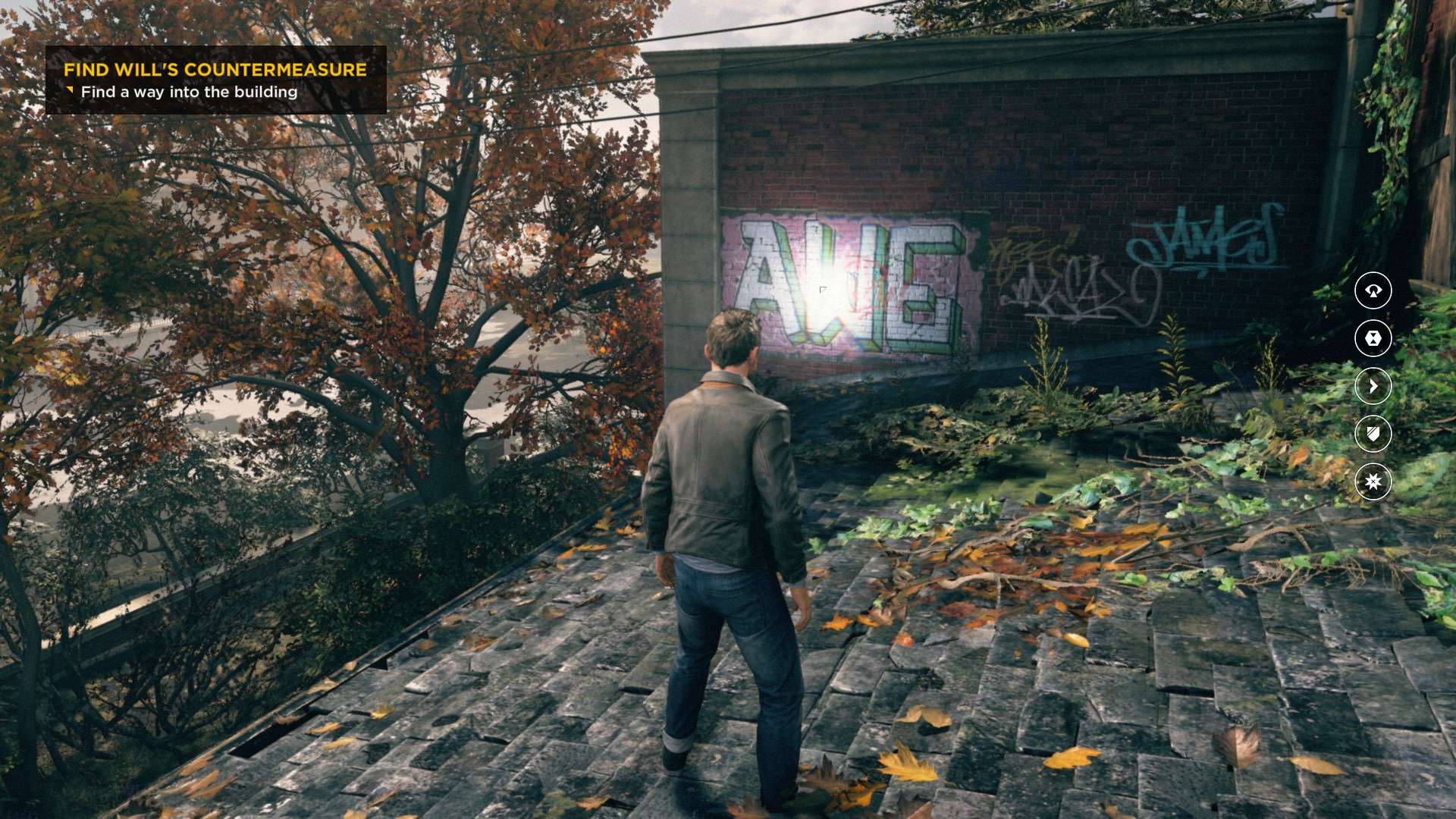Viewport: 1456px width, 819px height.
Task: Activate the Time Vision eye ability
Action: point(1373,290)
